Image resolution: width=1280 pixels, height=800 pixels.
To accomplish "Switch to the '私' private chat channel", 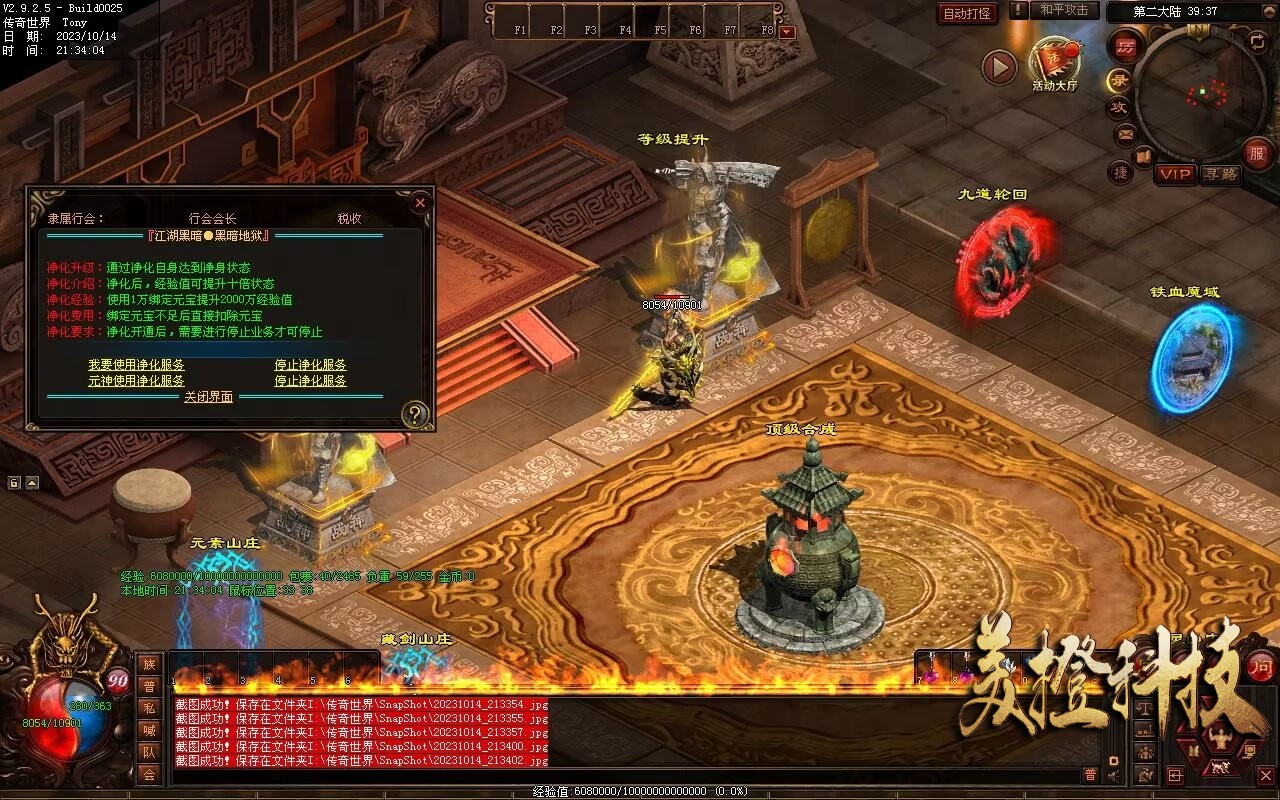I will 149,708.
